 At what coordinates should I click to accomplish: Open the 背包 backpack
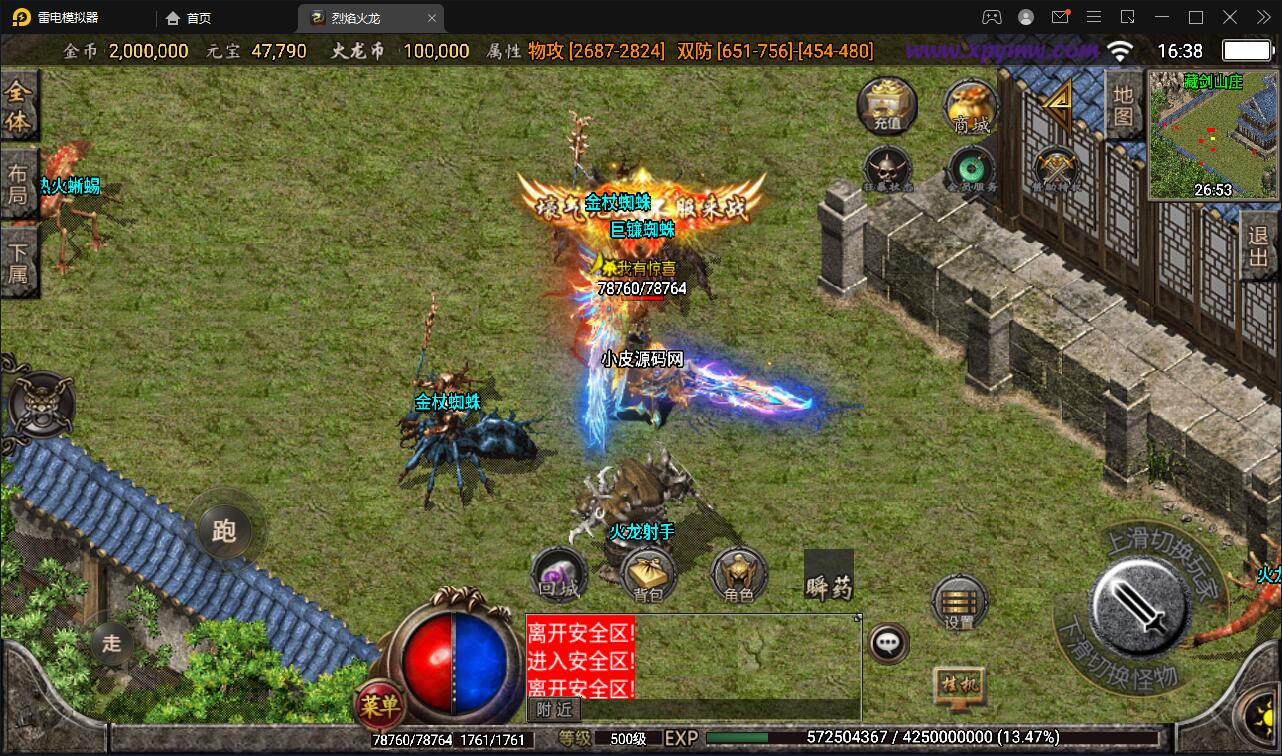(649, 576)
